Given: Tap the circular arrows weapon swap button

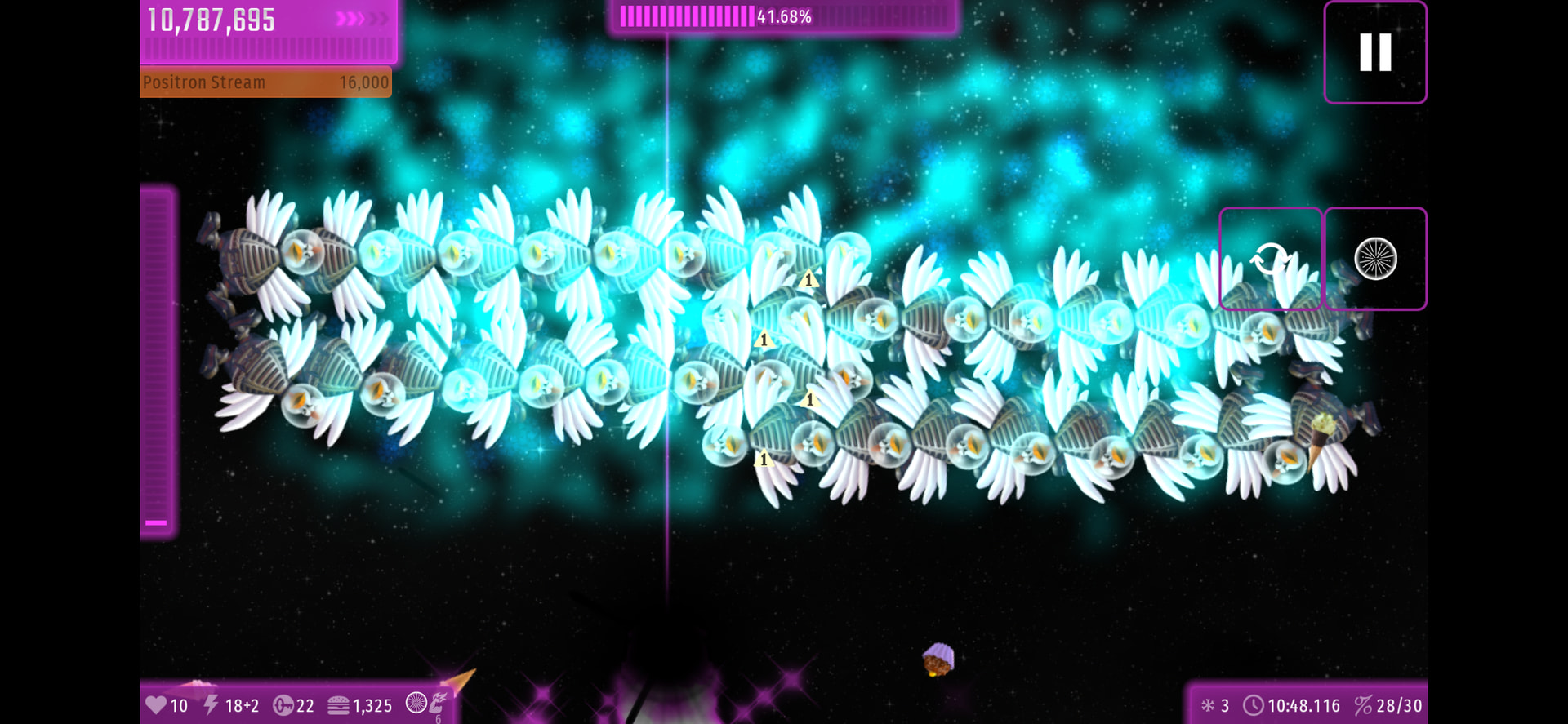Looking at the screenshot, I should tap(1270, 259).
